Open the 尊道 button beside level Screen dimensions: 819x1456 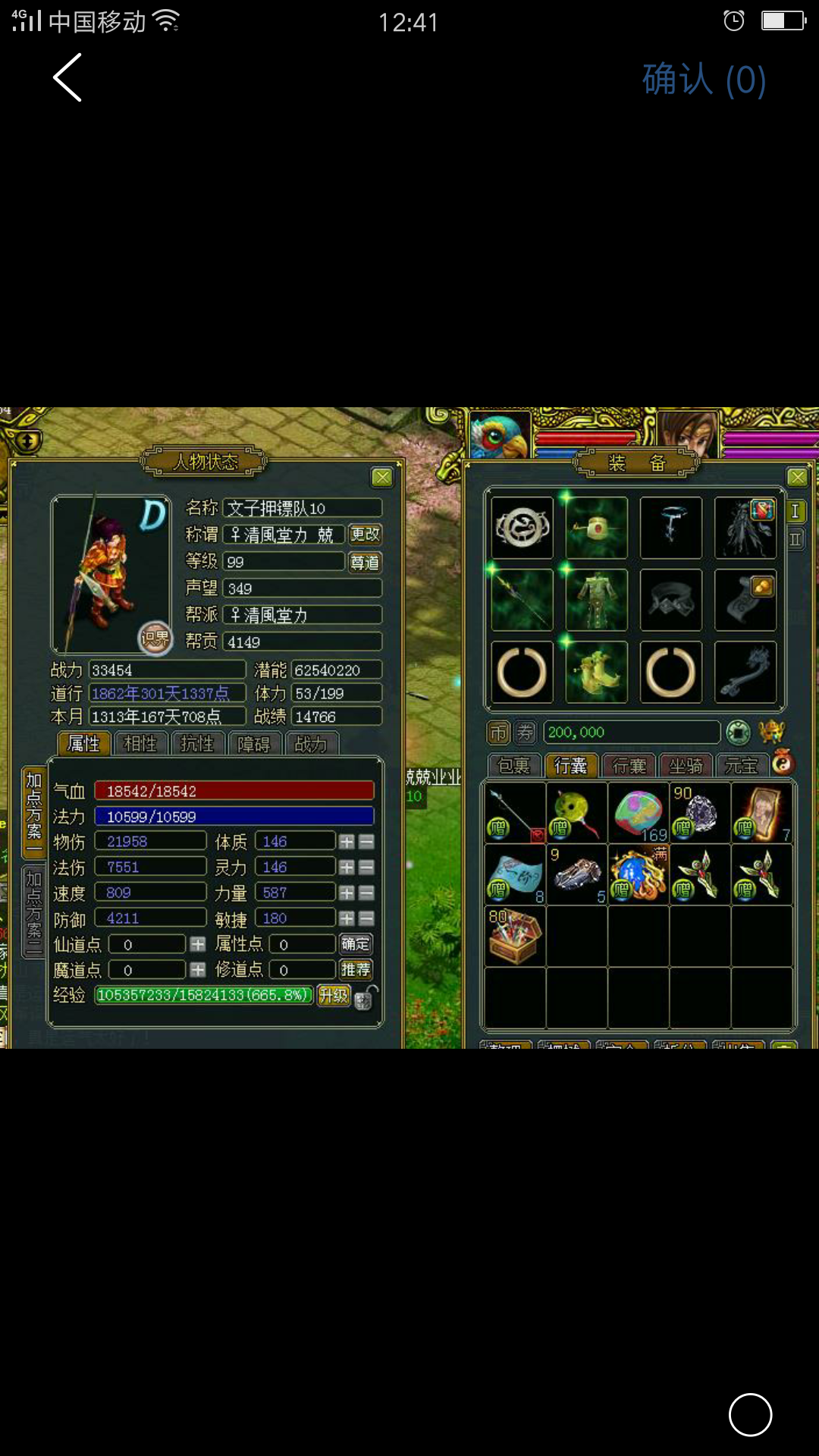coord(365,562)
